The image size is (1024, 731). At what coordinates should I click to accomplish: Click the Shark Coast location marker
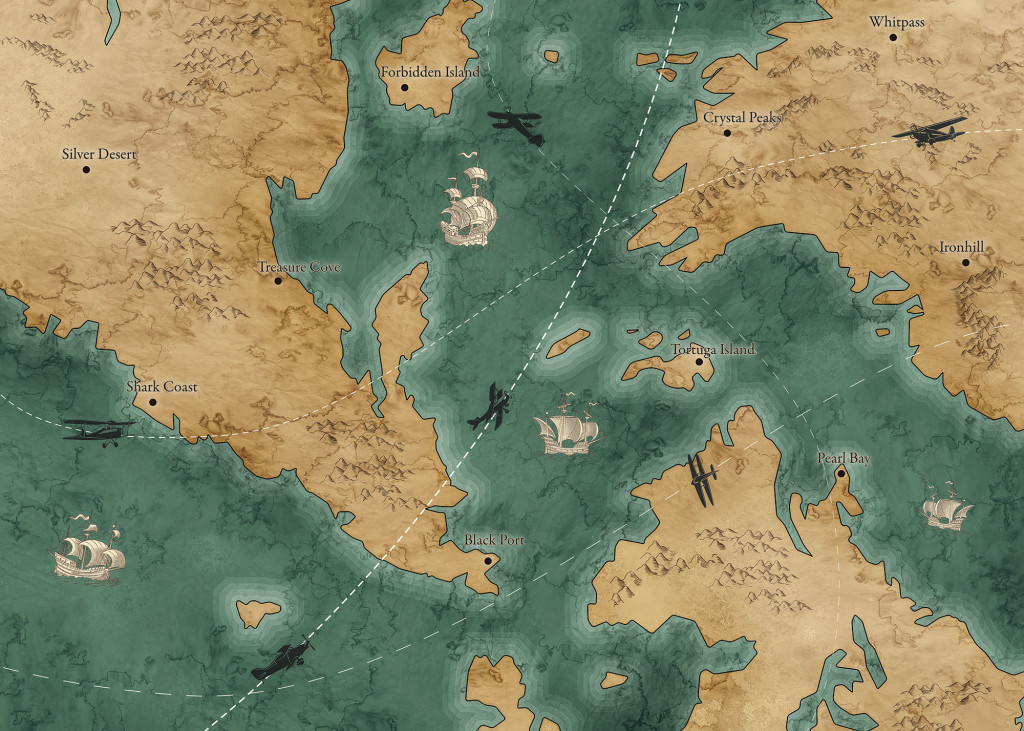pyautogui.click(x=153, y=402)
